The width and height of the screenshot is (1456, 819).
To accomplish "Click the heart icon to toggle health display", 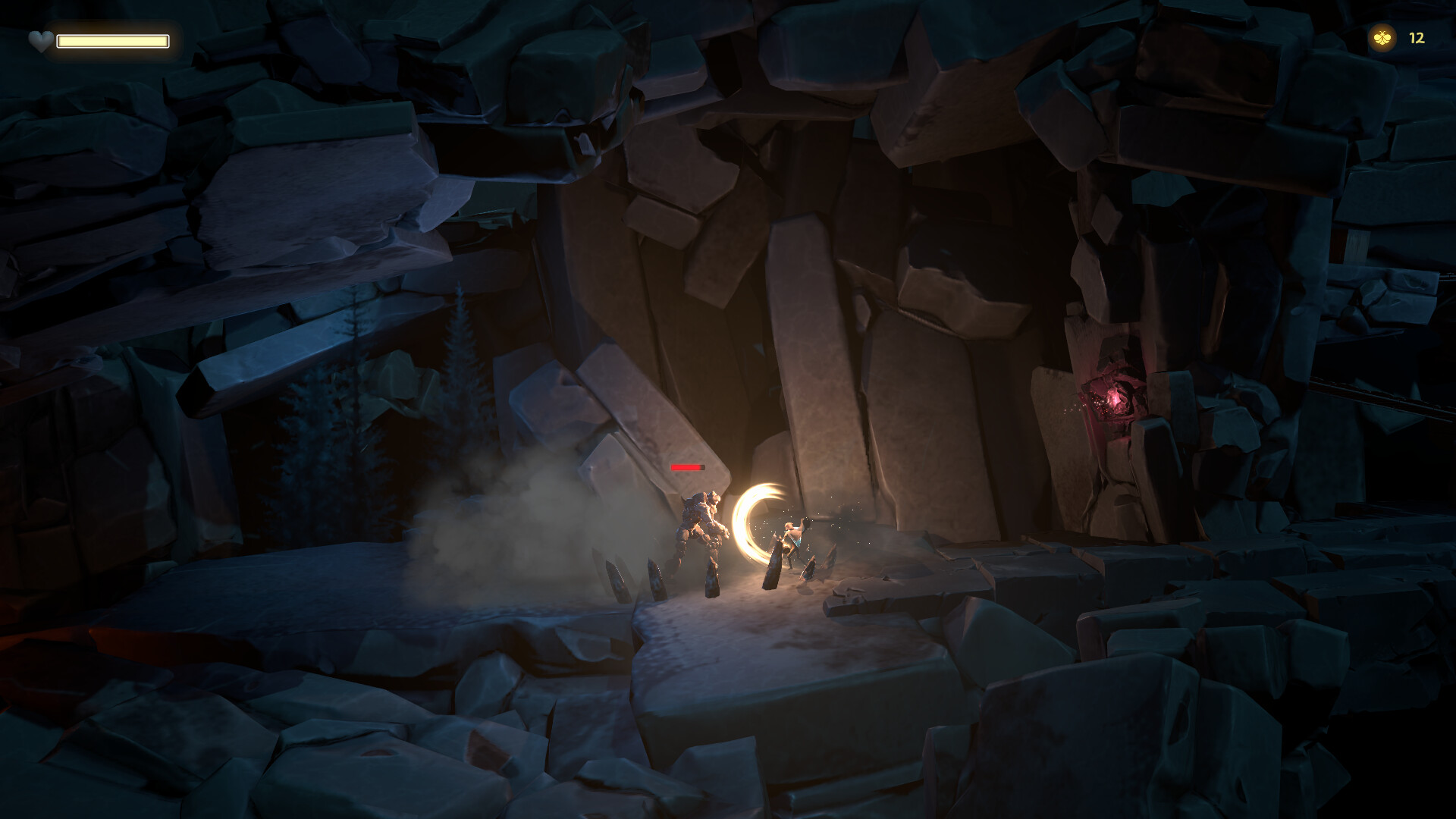I will pyautogui.click(x=40, y=39).
